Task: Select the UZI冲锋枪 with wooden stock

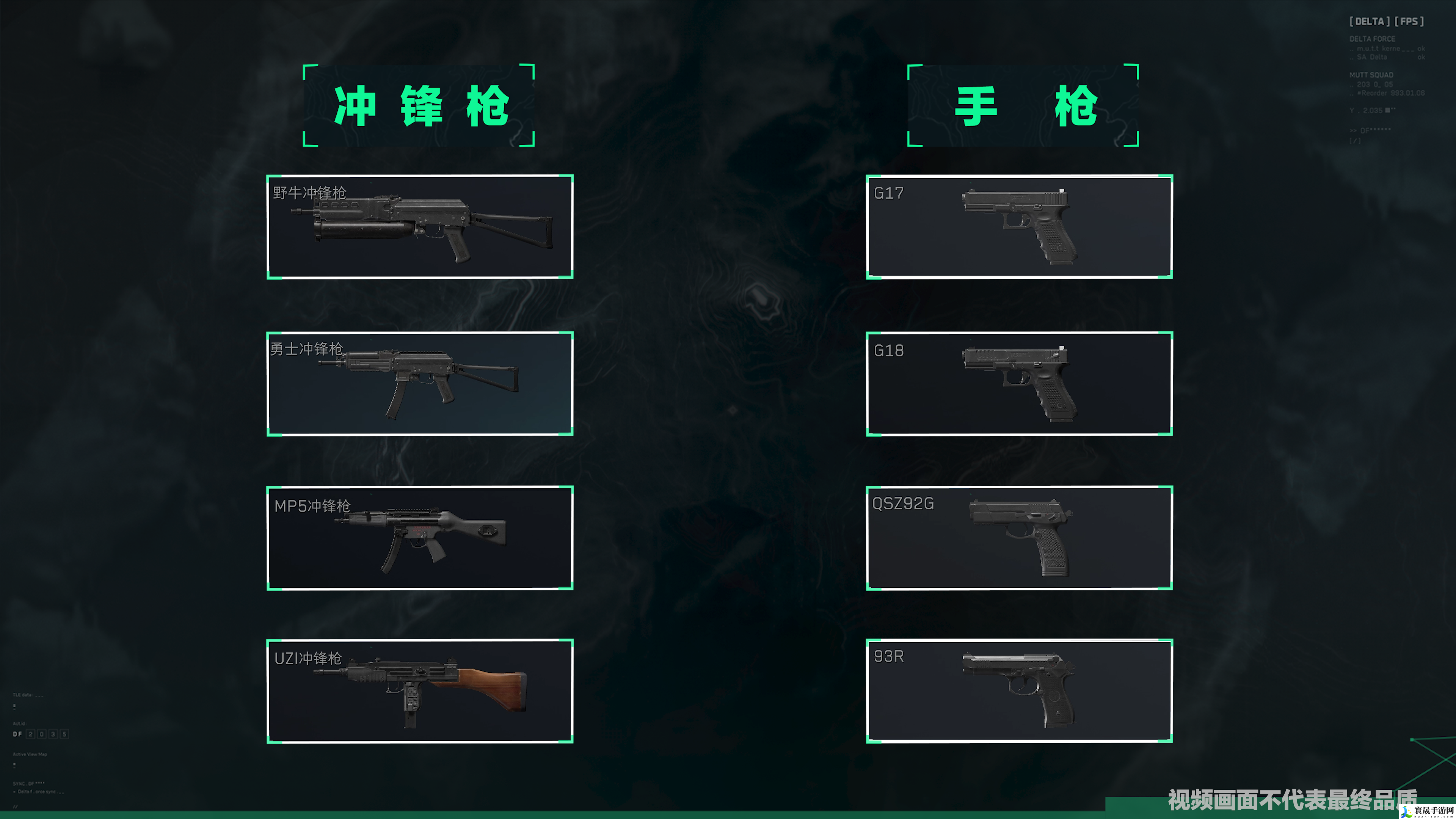Action: click(x=420, y=691)
